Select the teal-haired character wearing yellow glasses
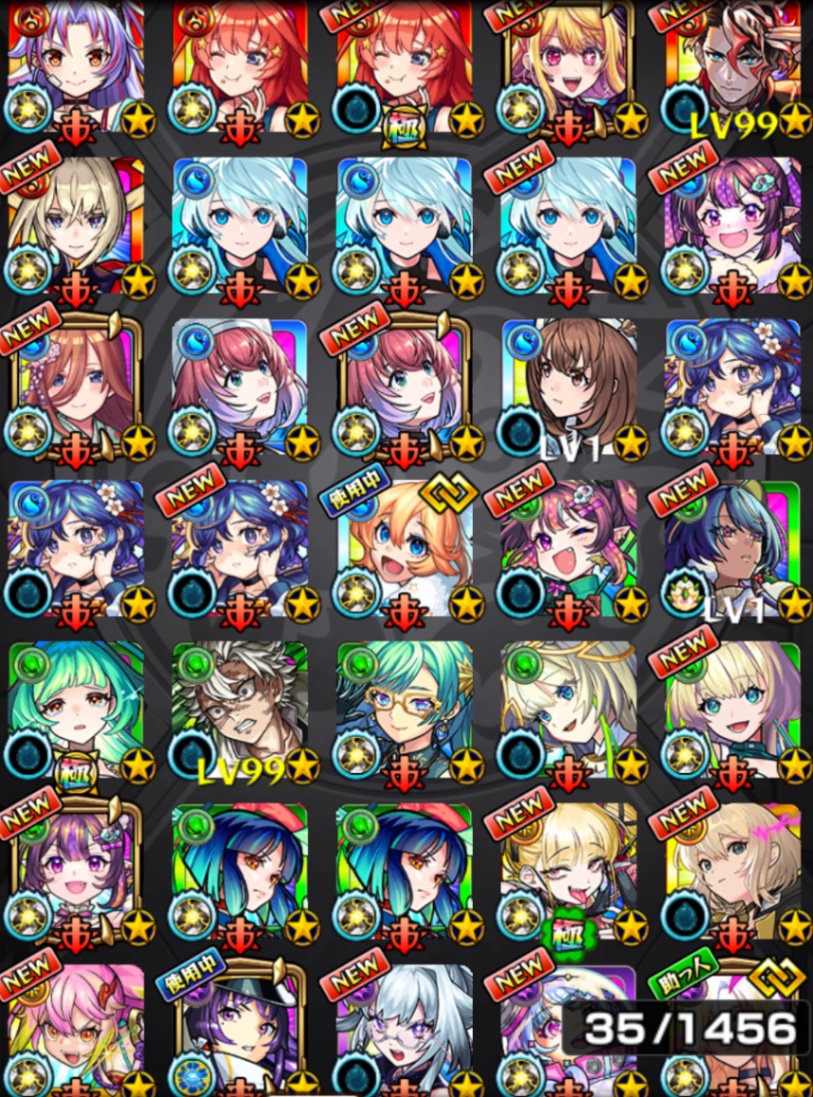 (404, 712)
